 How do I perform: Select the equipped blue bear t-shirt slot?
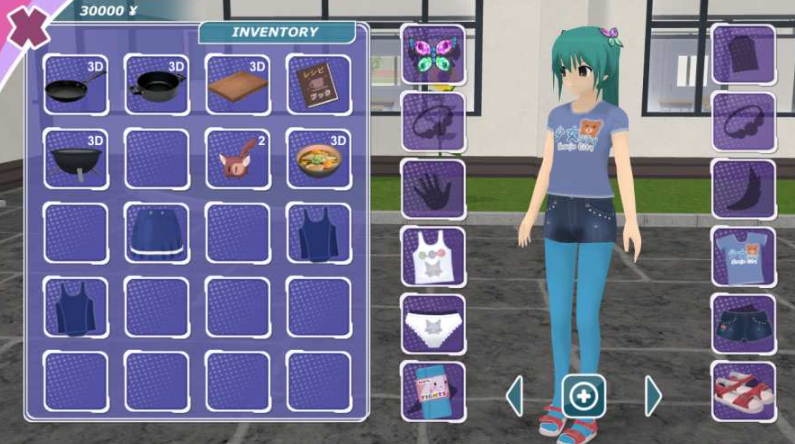(x=744, y=257)
